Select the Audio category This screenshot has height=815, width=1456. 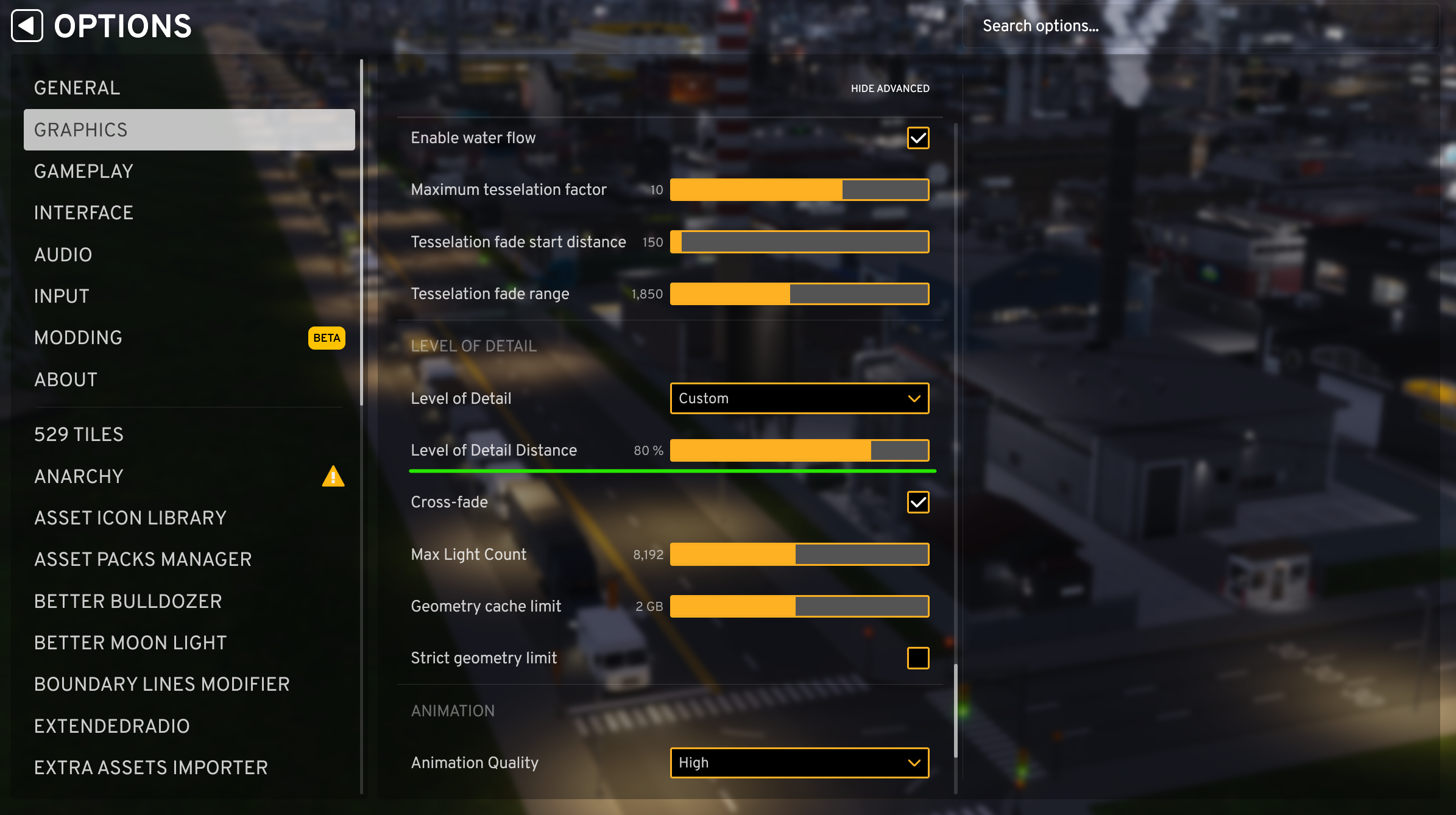(x=63, y=255)
